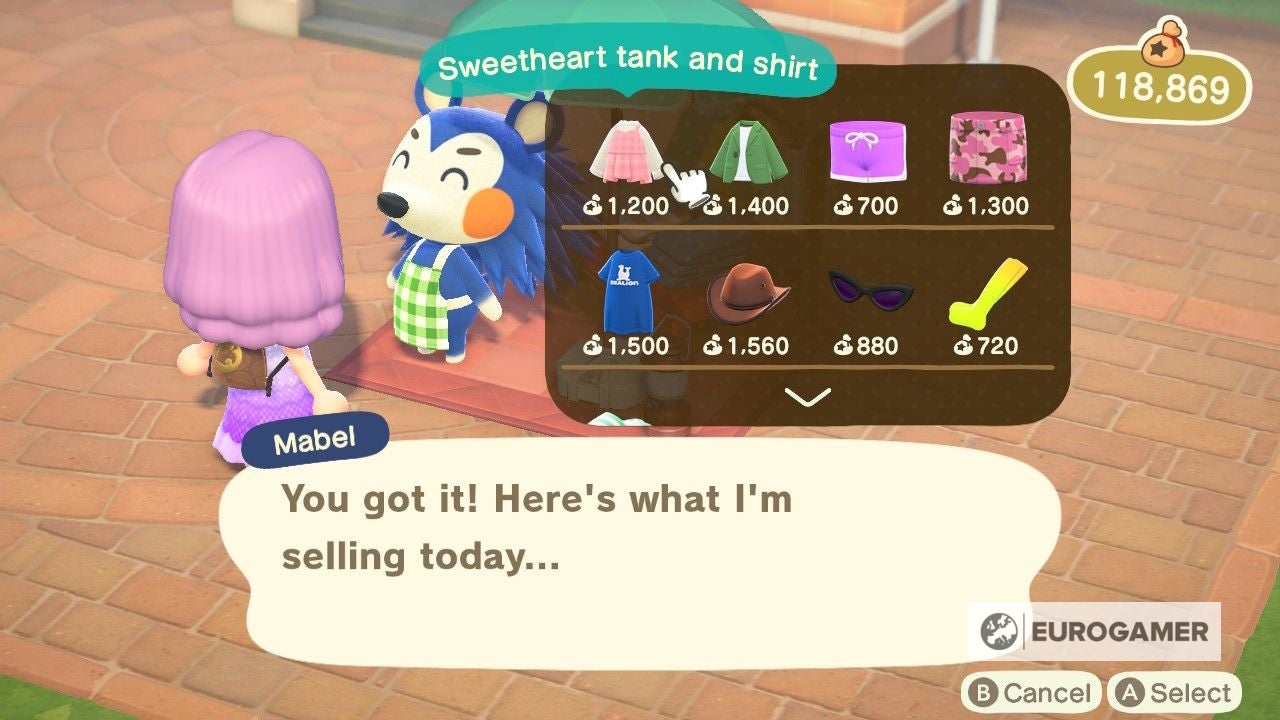Select the green jacket item

(751, 150)
